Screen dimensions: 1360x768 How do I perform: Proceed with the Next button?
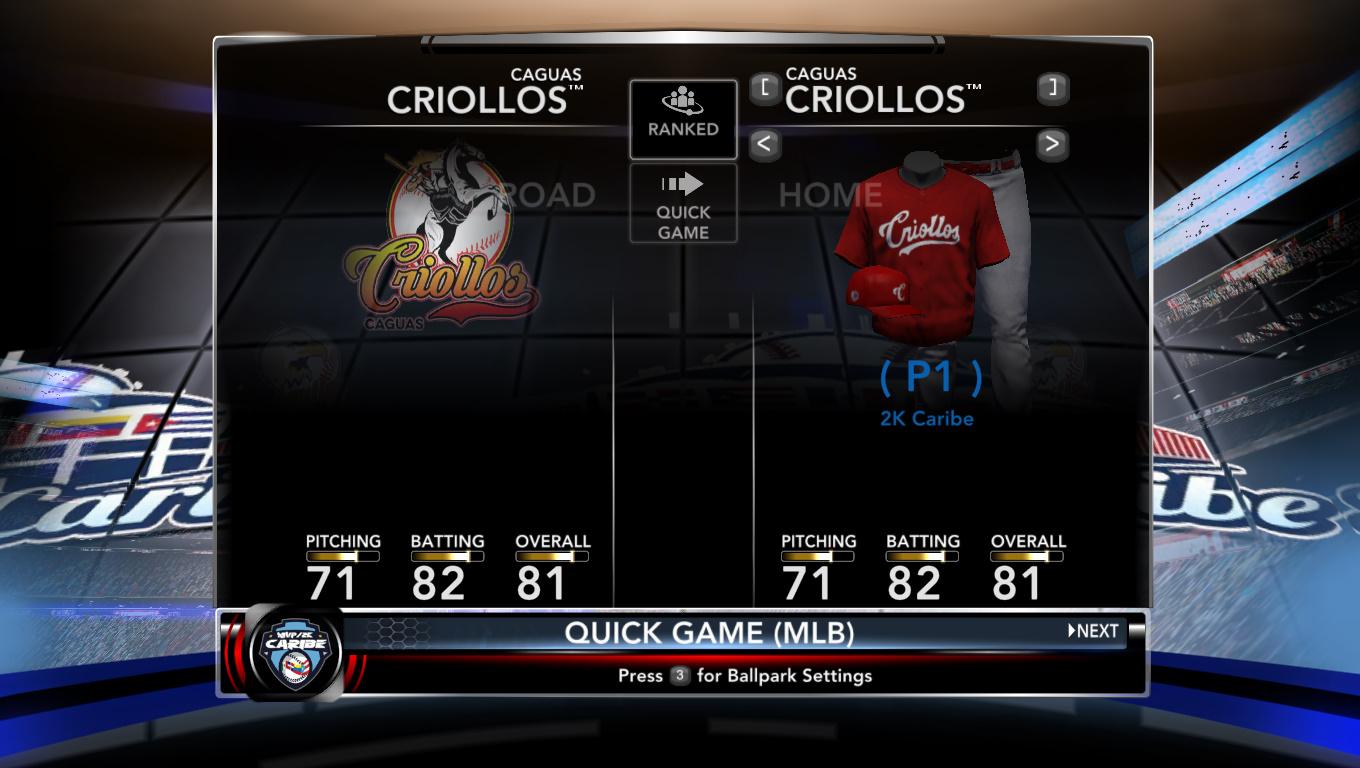click(x=1094, y=631)
